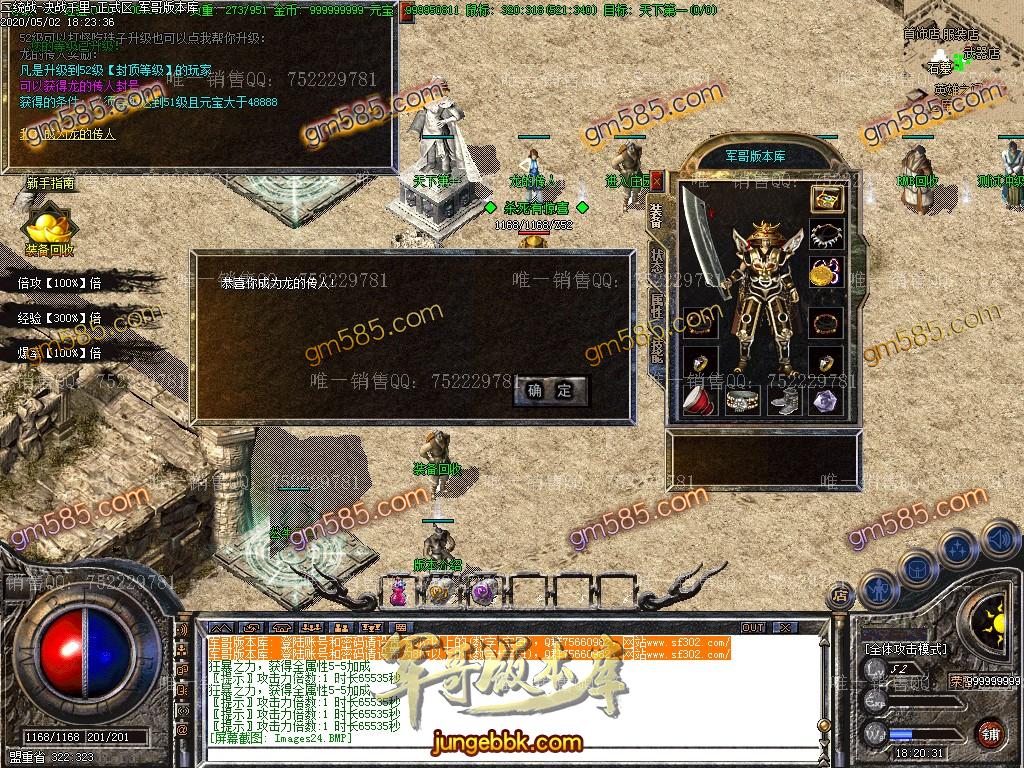Image resolution: width=1024 pixels, height=768 pixels.
Task: Click the OUT button on chat bar
Action: (x=753, y=628)
